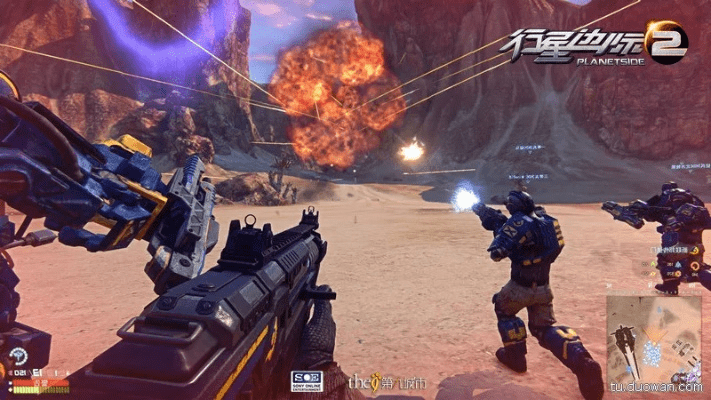
Task: Click the Sony Online Entertainment logo
Action: [x=306, y=381]
